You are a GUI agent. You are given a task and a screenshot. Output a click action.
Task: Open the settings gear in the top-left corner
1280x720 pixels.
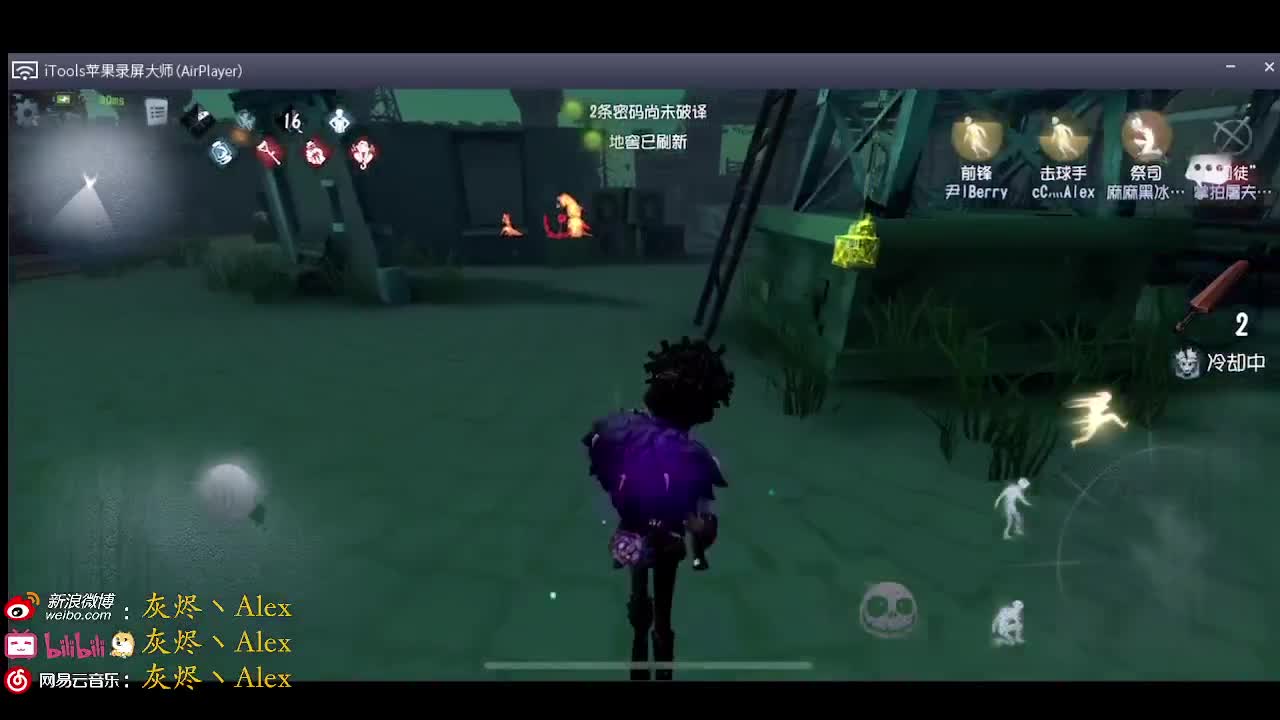[25, 113]
